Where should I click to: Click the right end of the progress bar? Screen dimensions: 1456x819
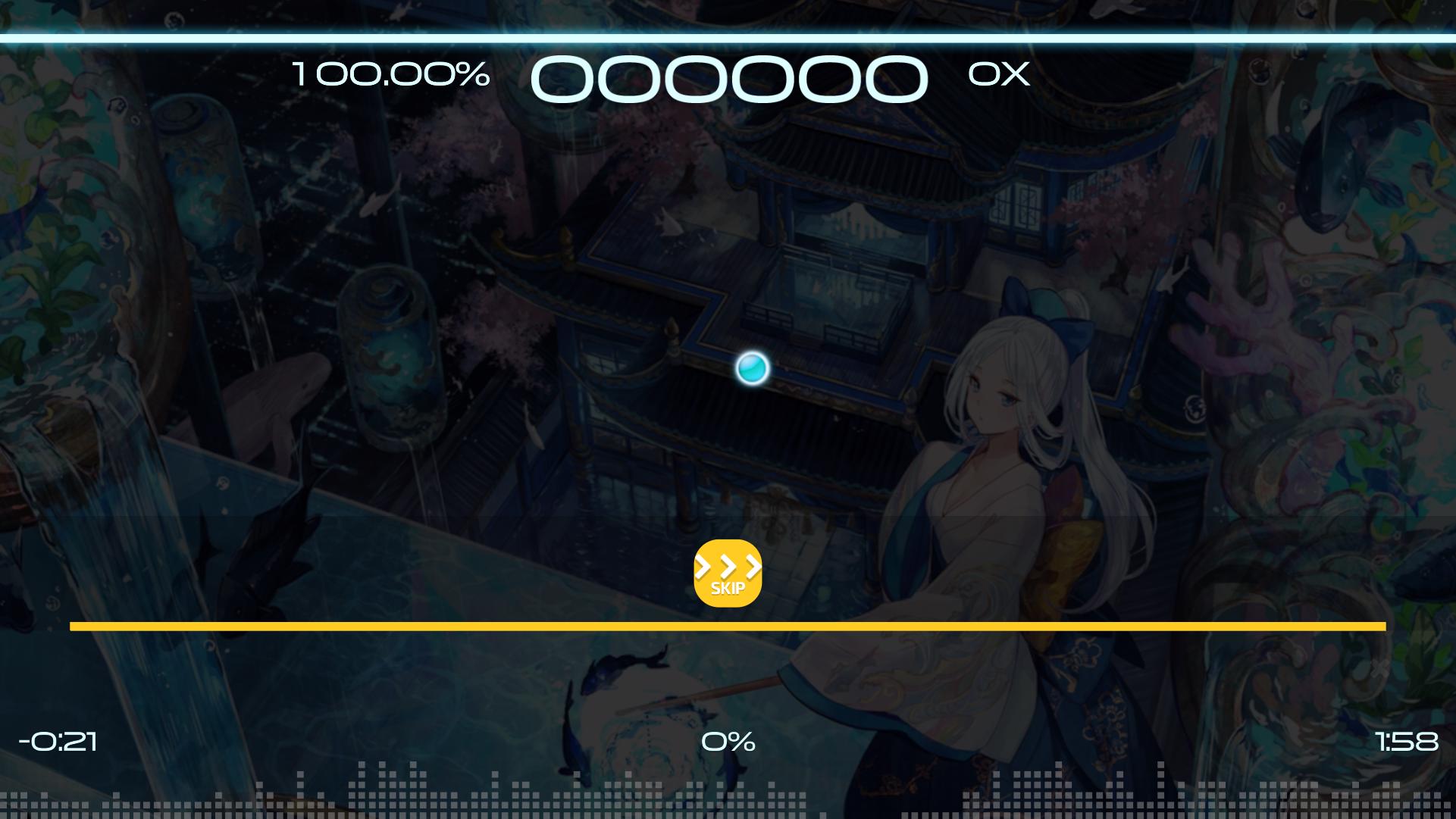(1379, 626)
